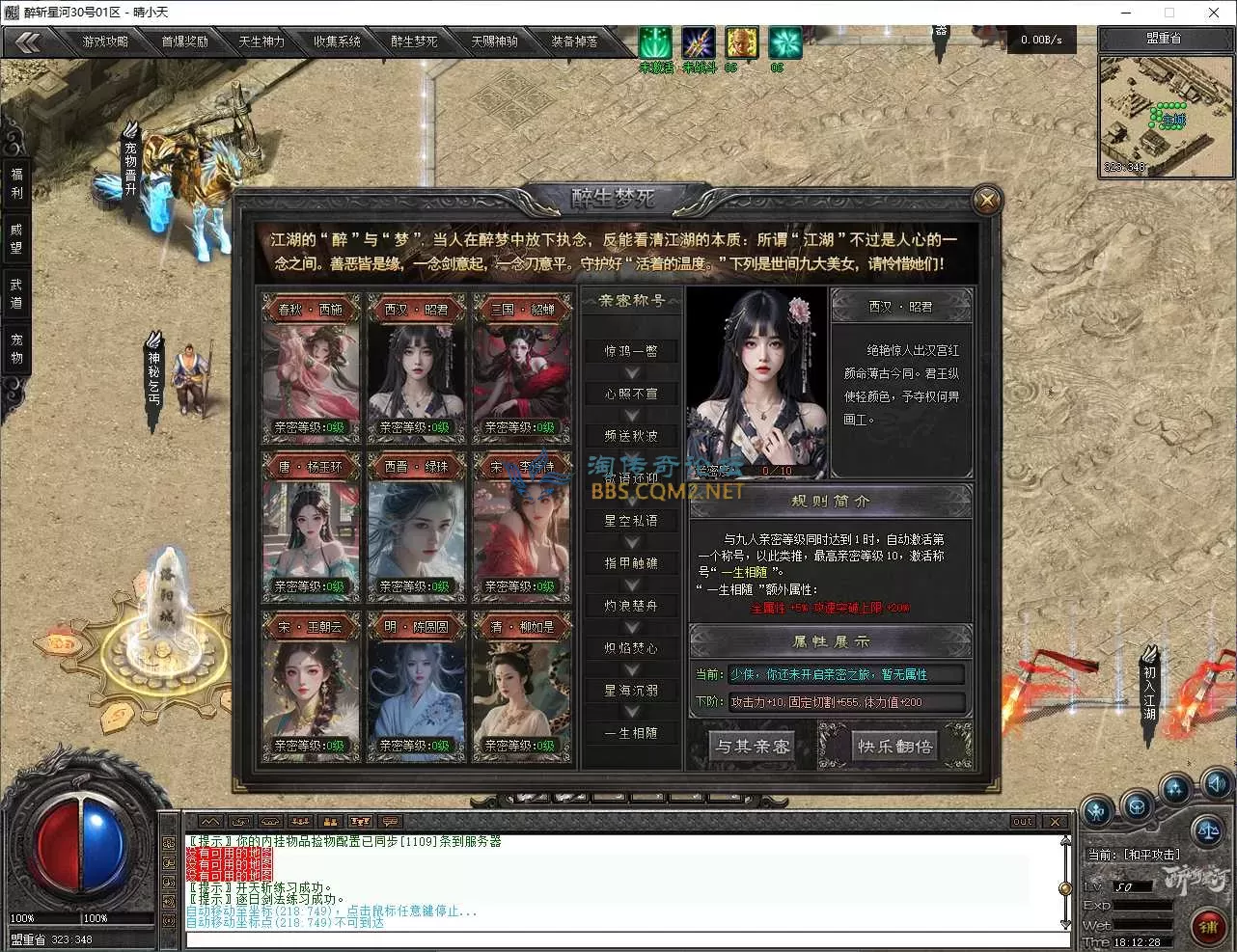Click the 快乐翻倍 button
1237x952 pixels.
893,746
